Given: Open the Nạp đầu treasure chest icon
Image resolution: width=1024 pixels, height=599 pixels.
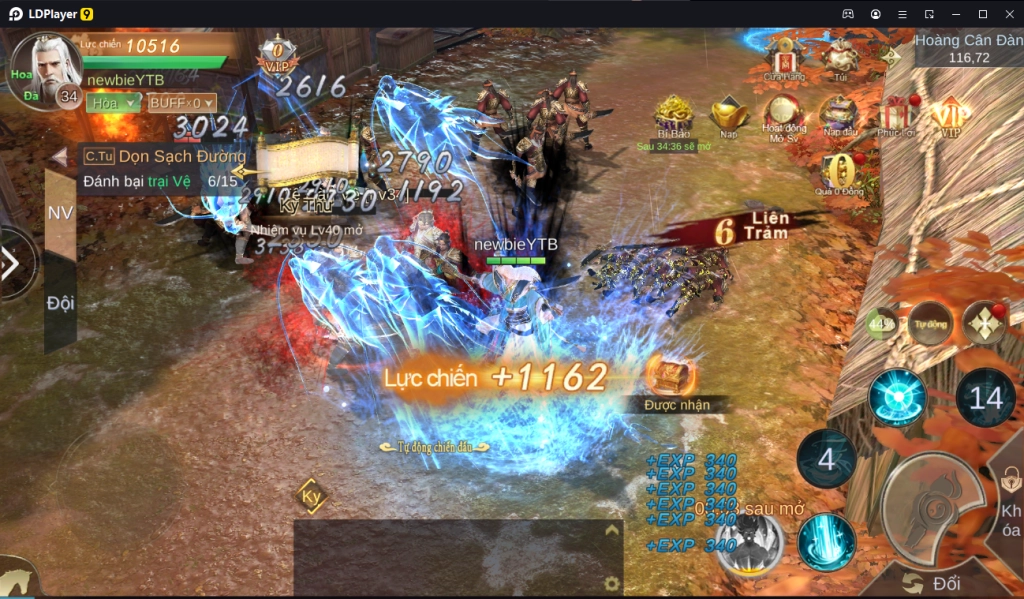Looking at the screenshot, I should point(839,114).
